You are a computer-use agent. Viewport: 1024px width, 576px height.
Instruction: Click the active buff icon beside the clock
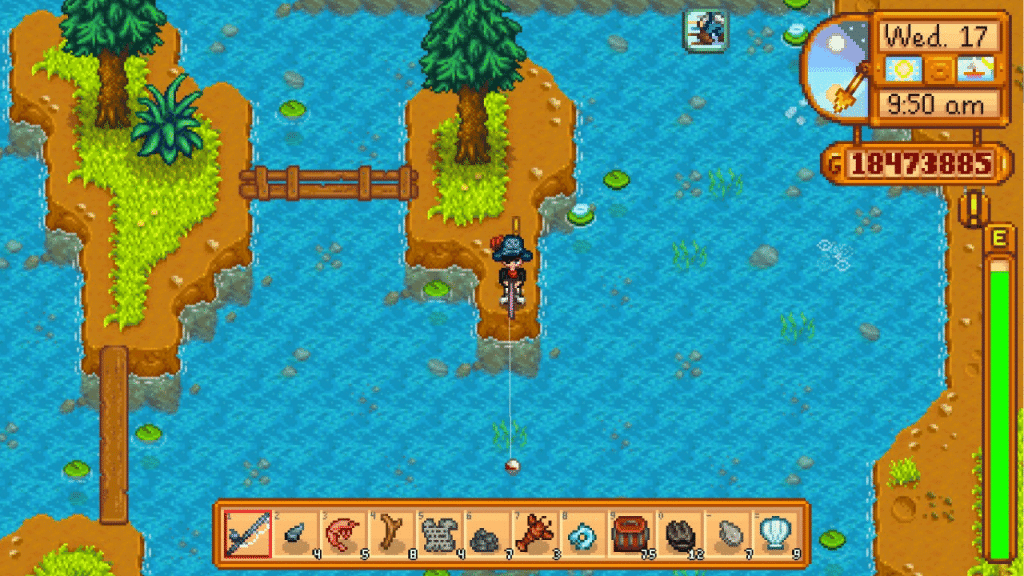click(x=706, y=29)
